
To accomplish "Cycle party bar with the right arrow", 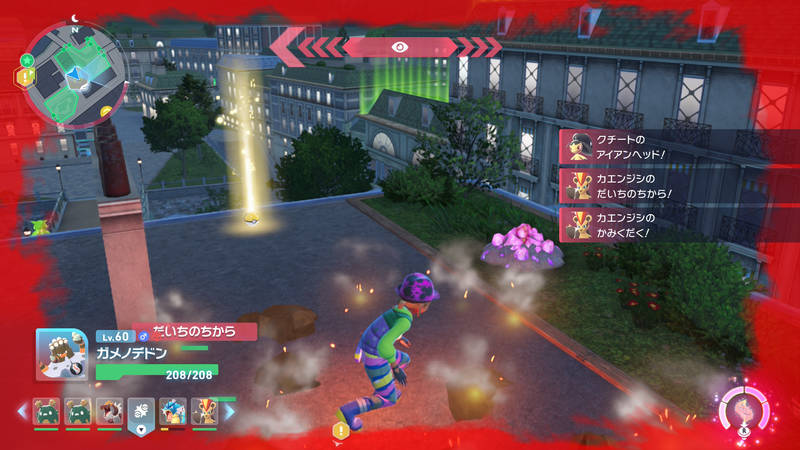I will (x=229, y=411).
